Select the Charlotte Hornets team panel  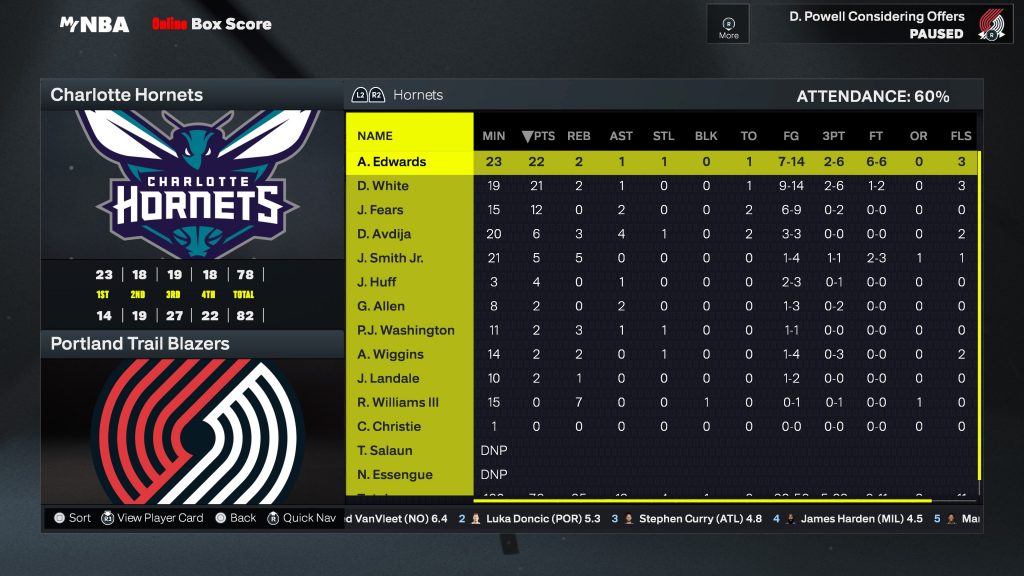point(127,95)
